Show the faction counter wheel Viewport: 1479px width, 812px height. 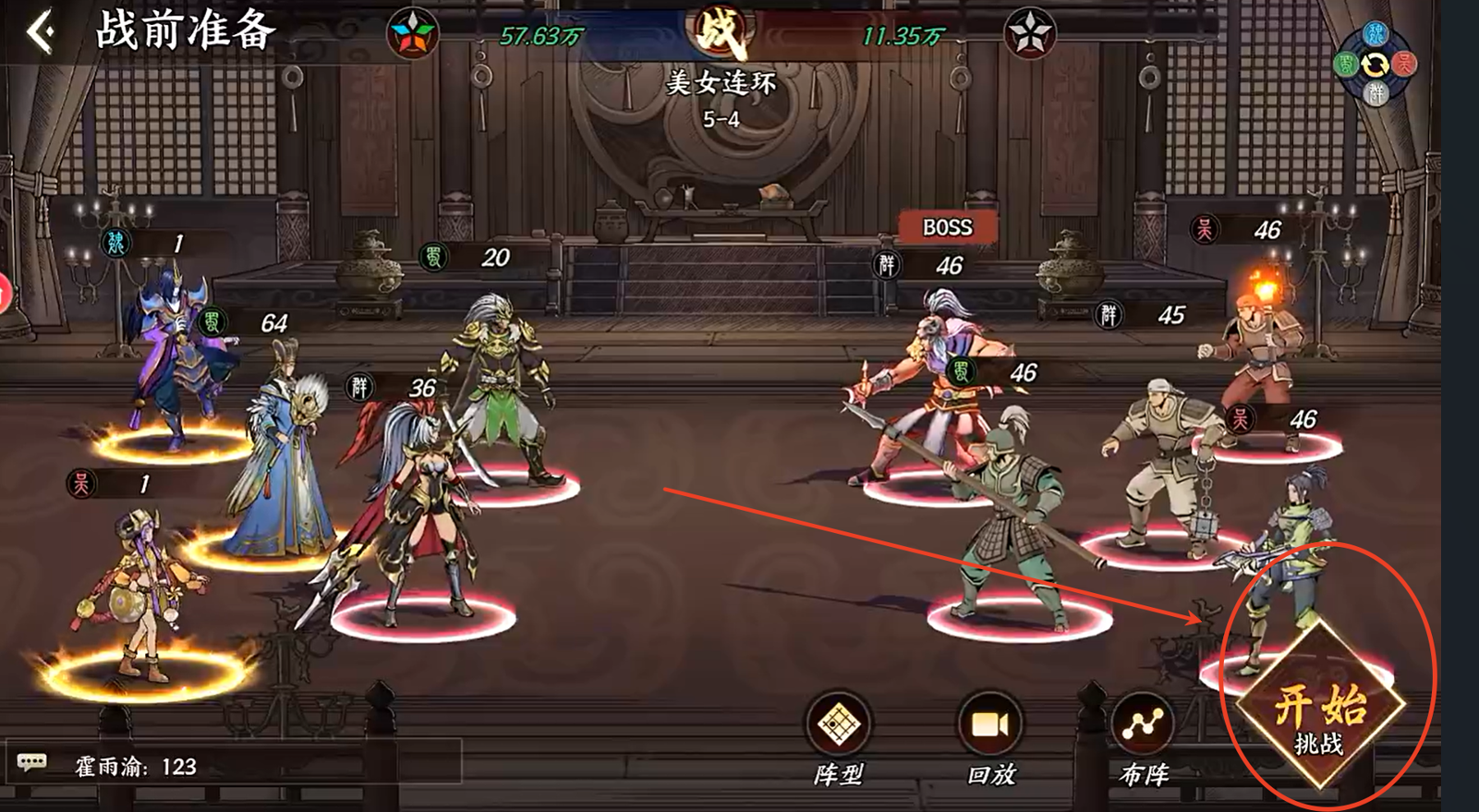pos(1376,65)
